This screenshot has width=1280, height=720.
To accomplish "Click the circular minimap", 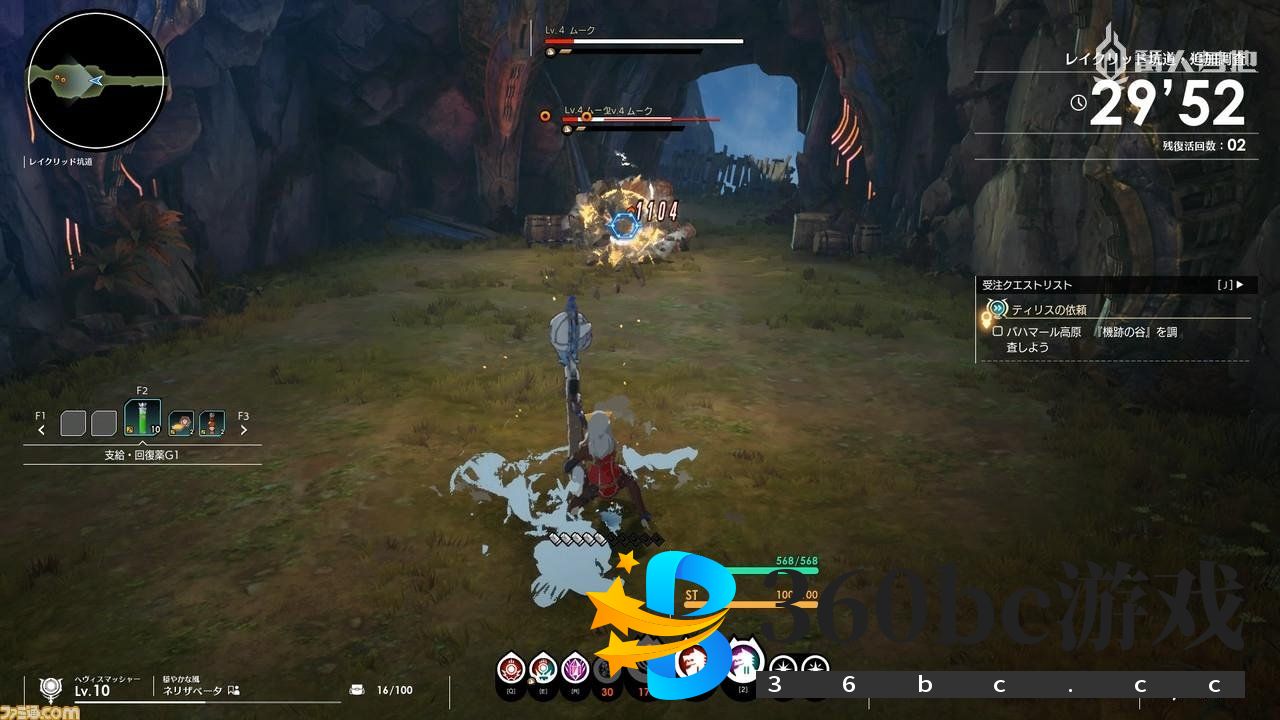I will click(95, 80).
